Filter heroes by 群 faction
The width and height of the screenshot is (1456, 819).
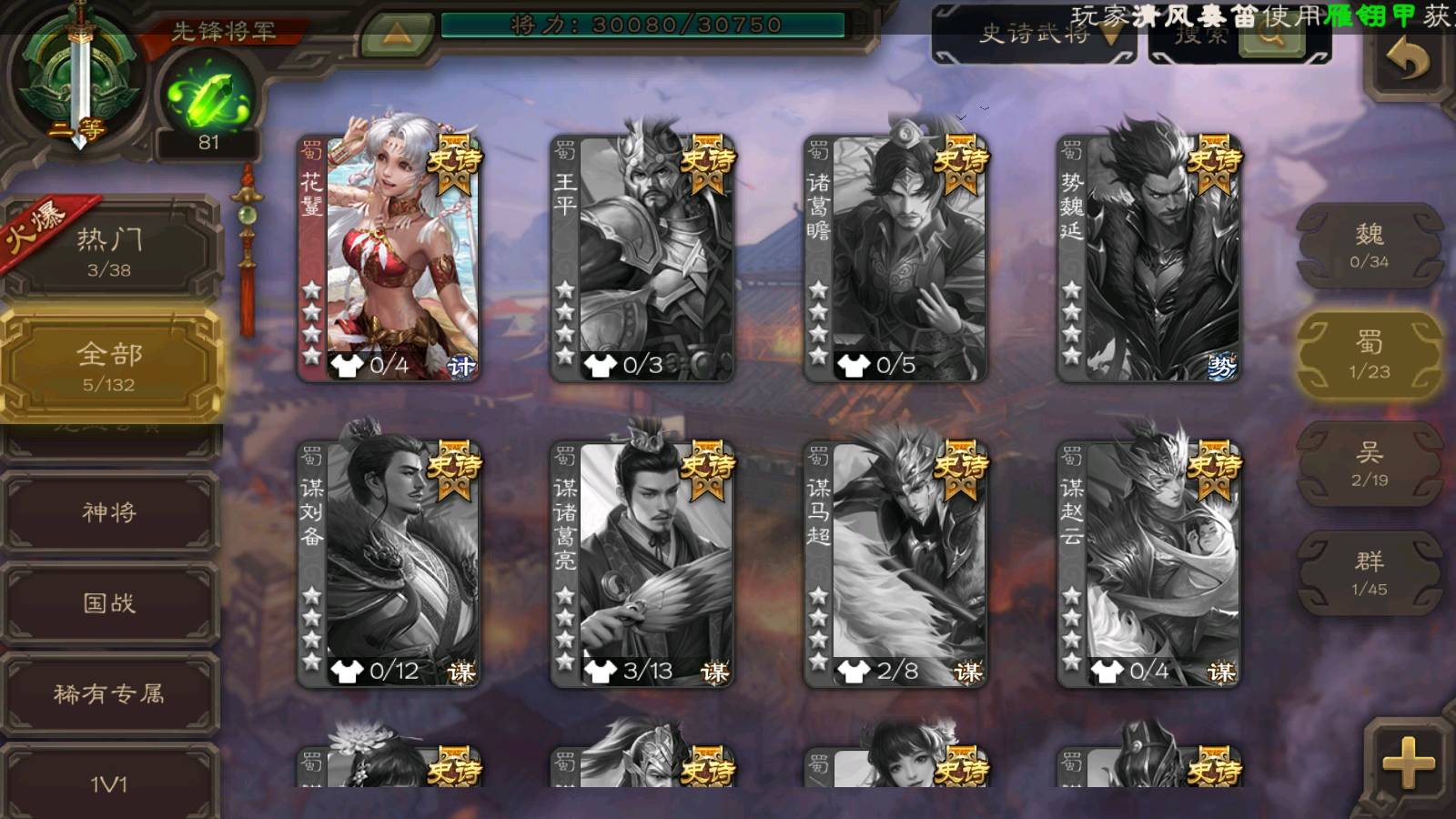[x=1370, y=573]
